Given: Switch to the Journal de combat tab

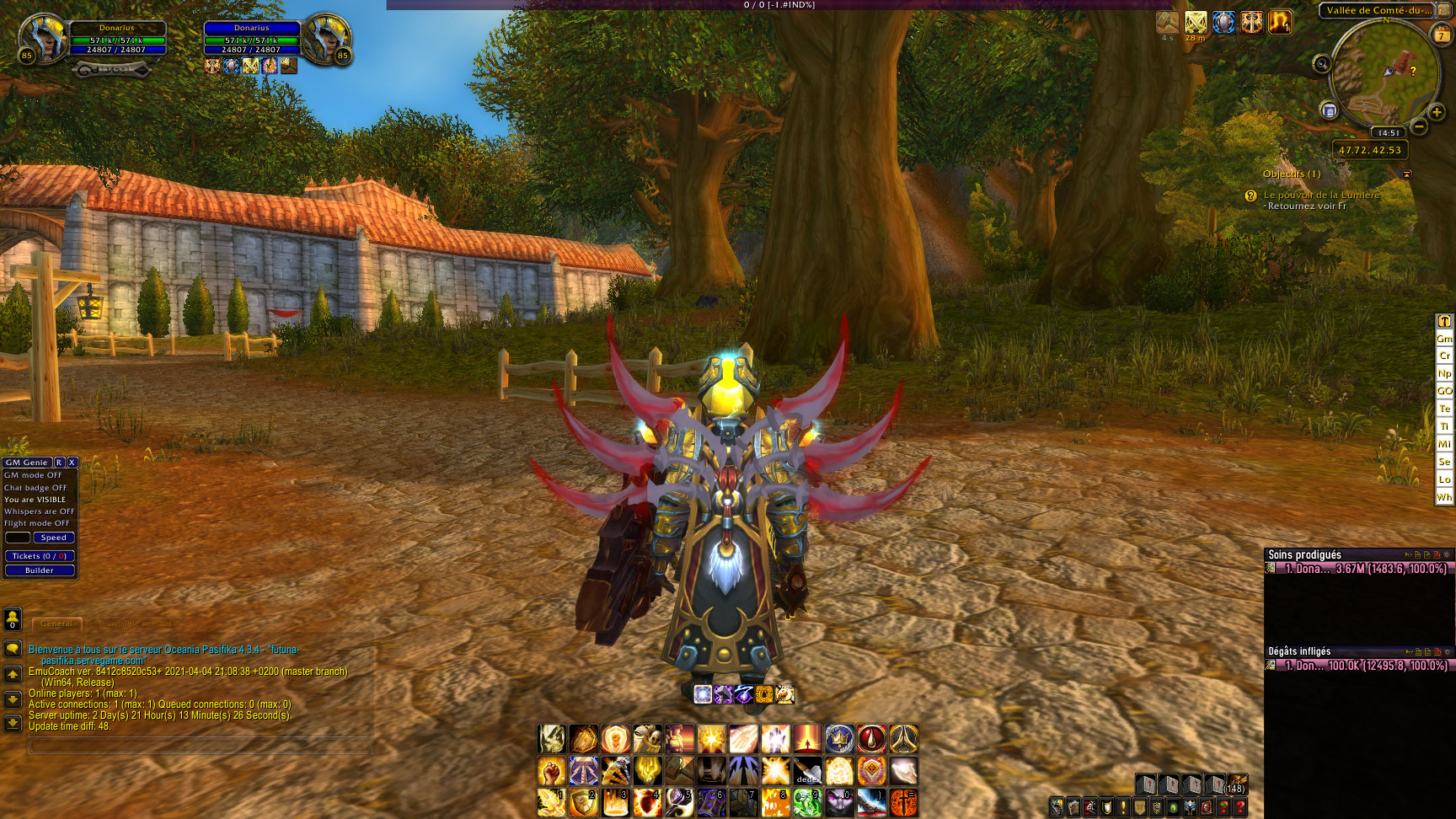Looking at the screenshot, I should click(135, 624).
